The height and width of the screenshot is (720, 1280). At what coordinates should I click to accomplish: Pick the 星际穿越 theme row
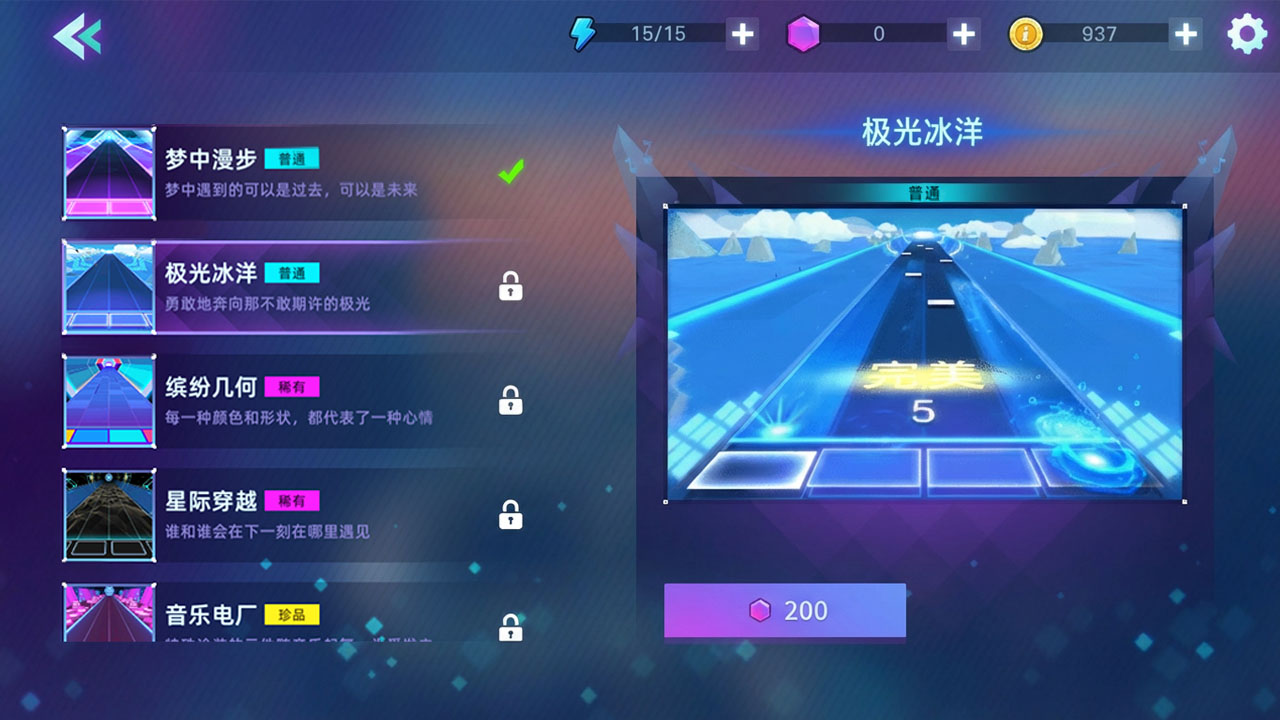coord(300,515)
